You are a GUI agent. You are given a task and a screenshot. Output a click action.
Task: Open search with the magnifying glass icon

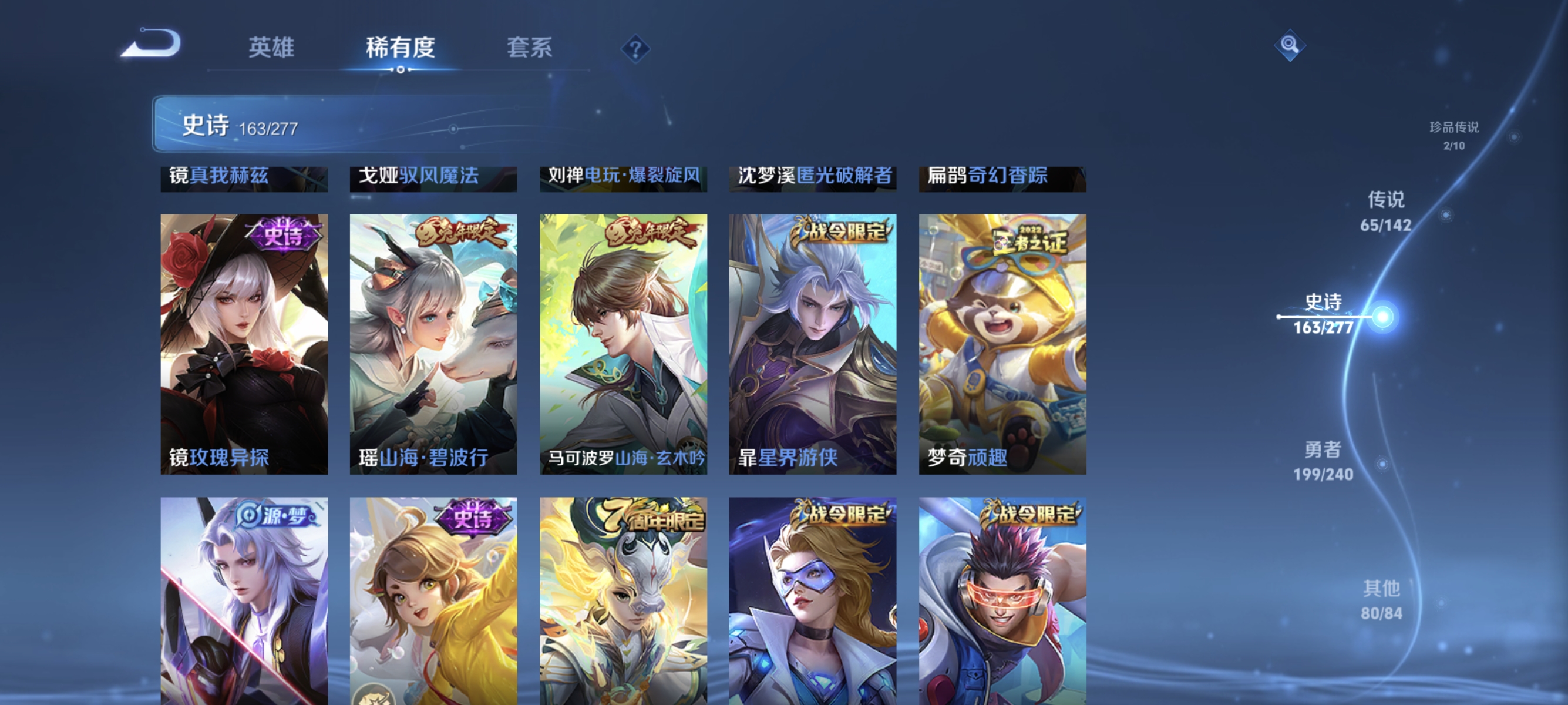coord(1290,45)
